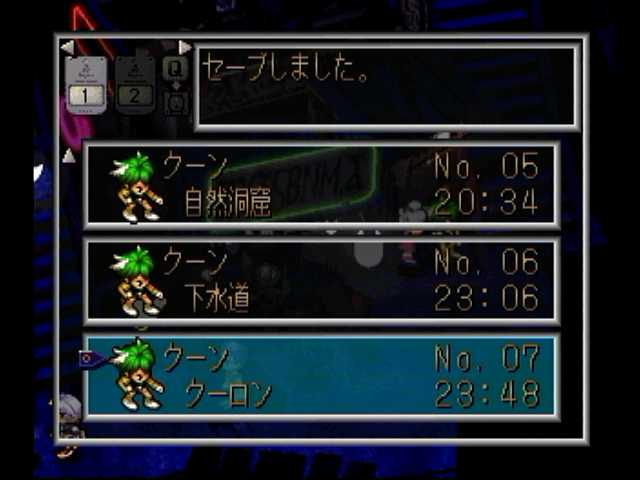Choose the Q quick save icon
Image resolution: width=640 pixels, height=480 pixels.
[175, 68]
